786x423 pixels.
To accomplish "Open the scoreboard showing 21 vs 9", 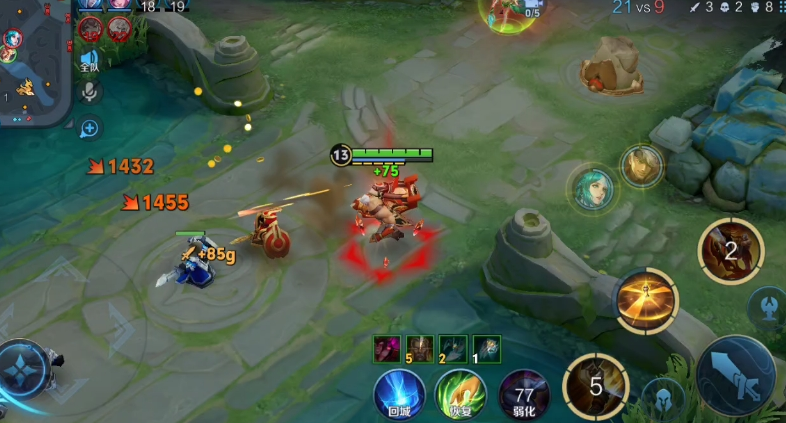I will [638, 8].
